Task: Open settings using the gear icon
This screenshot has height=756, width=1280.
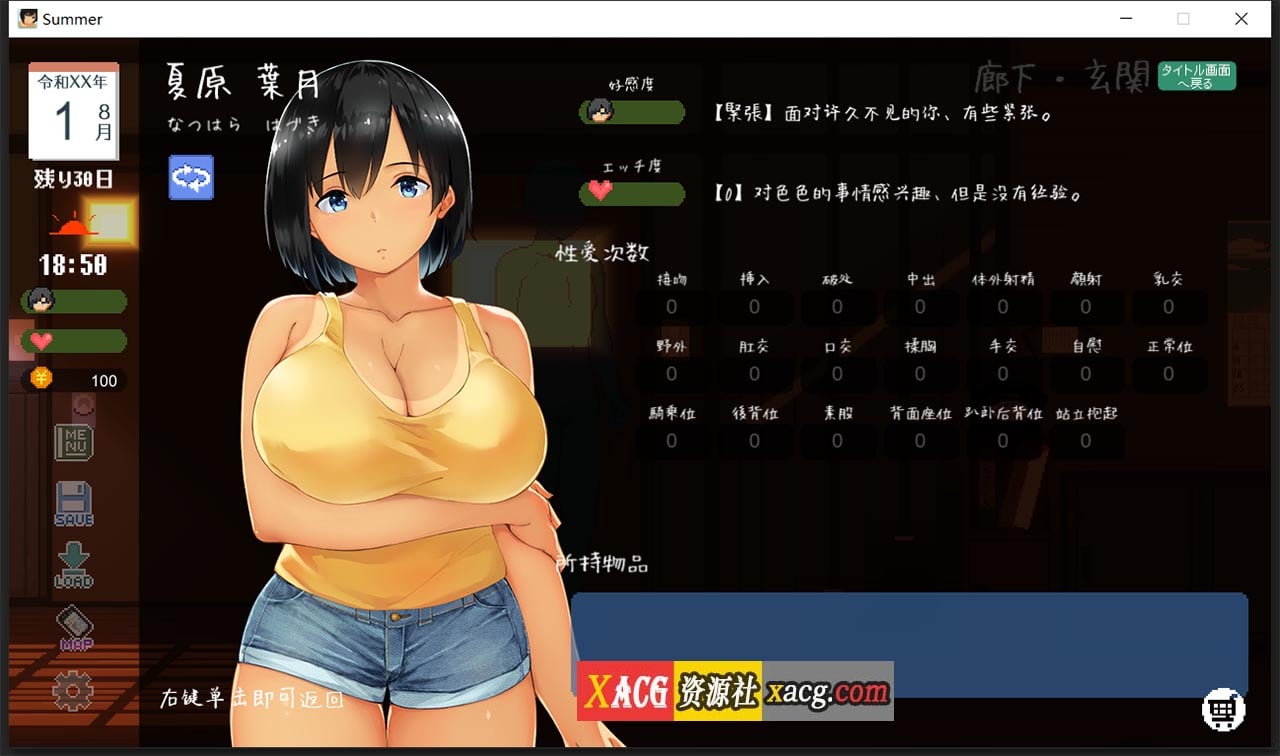Action: 75,690
